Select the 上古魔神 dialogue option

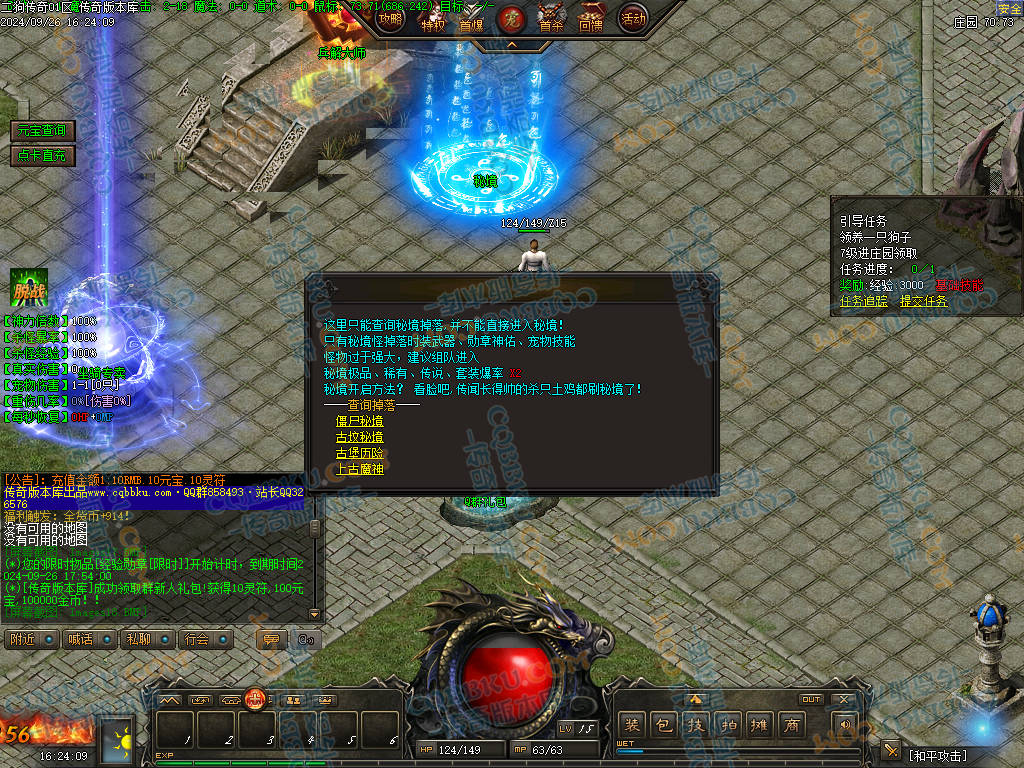point(359,469)
